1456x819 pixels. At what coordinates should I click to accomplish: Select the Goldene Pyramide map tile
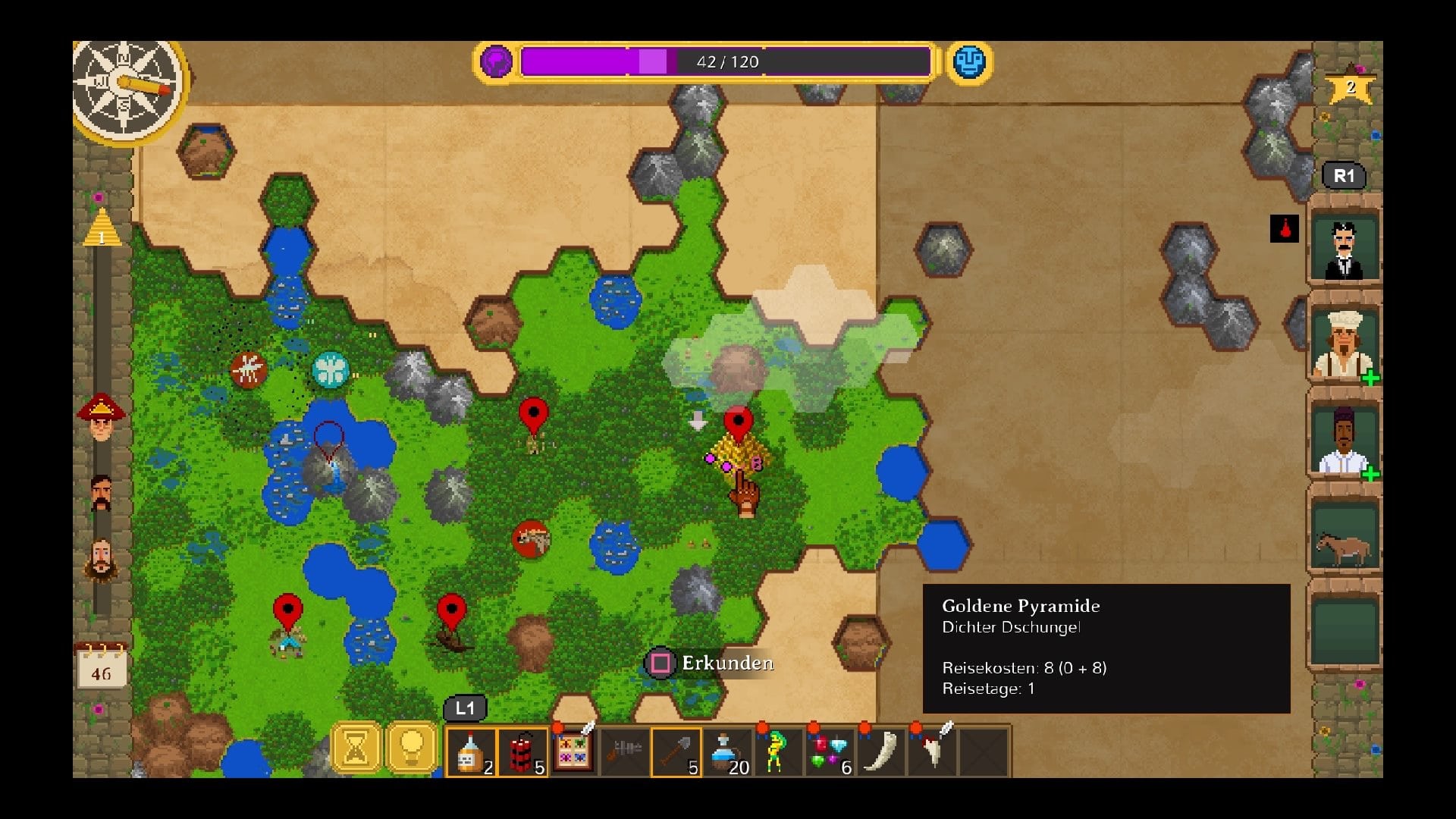tap(737, 453)
